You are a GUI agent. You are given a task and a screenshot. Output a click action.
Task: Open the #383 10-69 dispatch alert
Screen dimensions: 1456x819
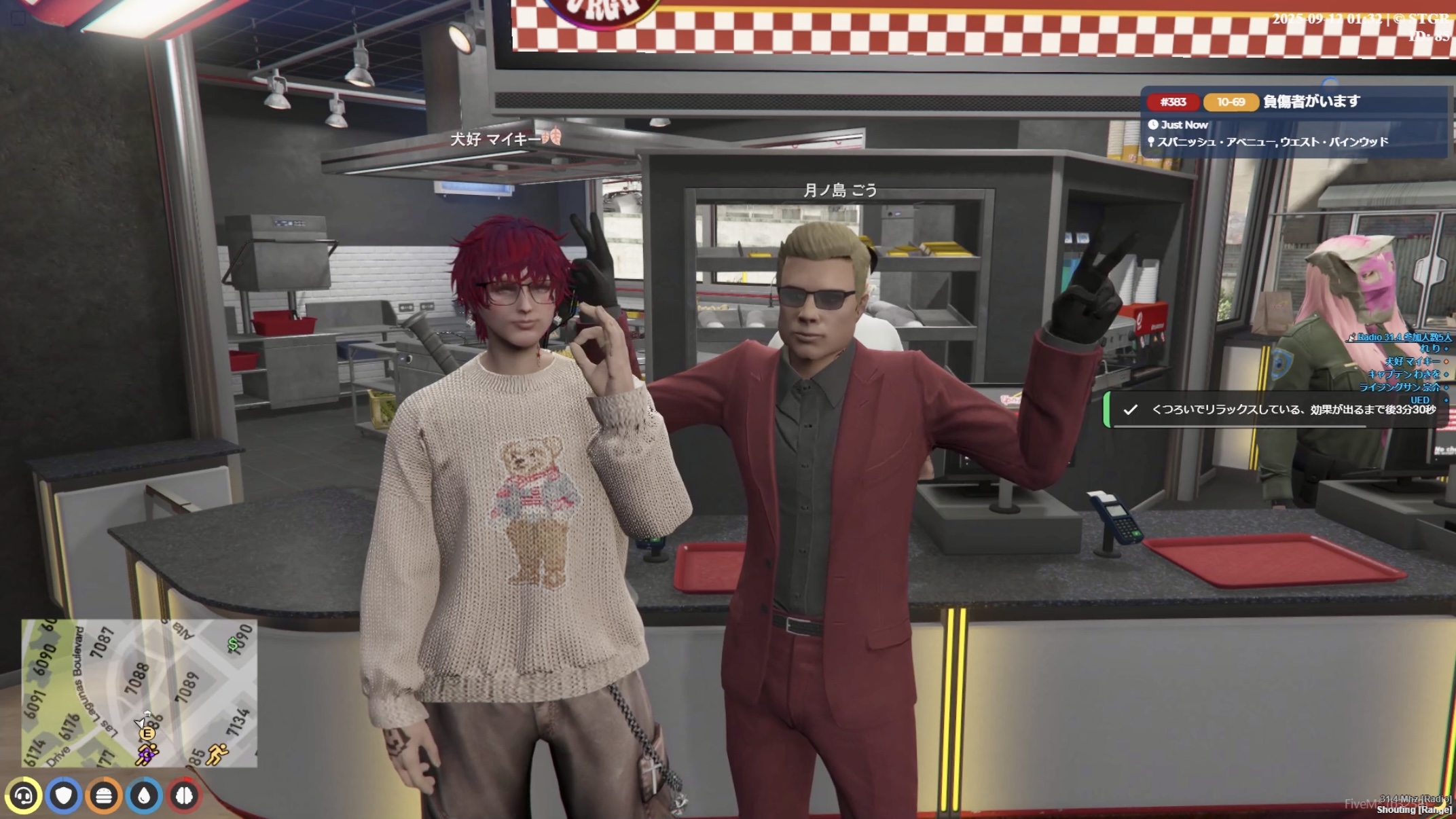point(1294,121)
